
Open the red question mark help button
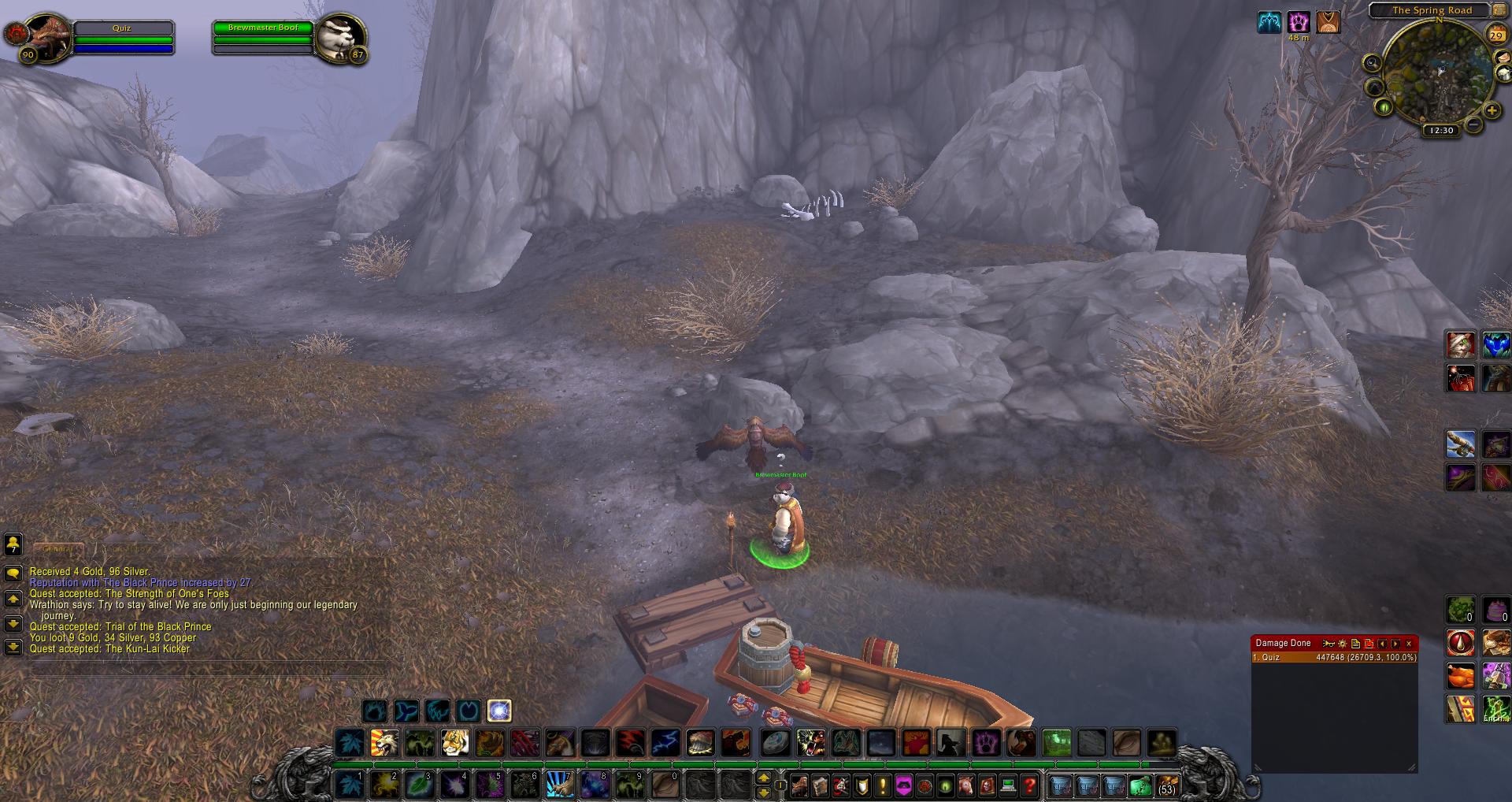(x=1028, y=785)
